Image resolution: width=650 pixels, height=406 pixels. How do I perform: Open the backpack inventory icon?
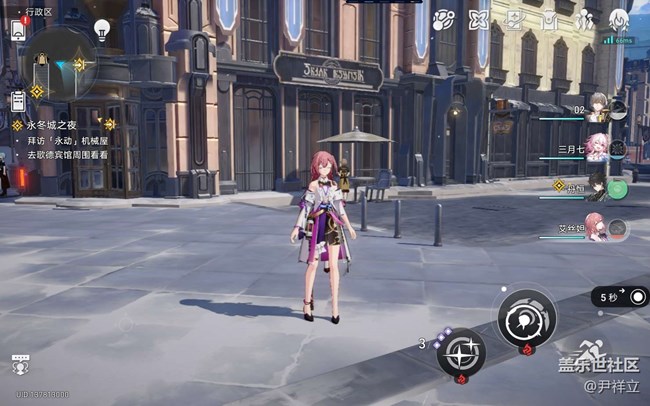[x=549, y=20]
